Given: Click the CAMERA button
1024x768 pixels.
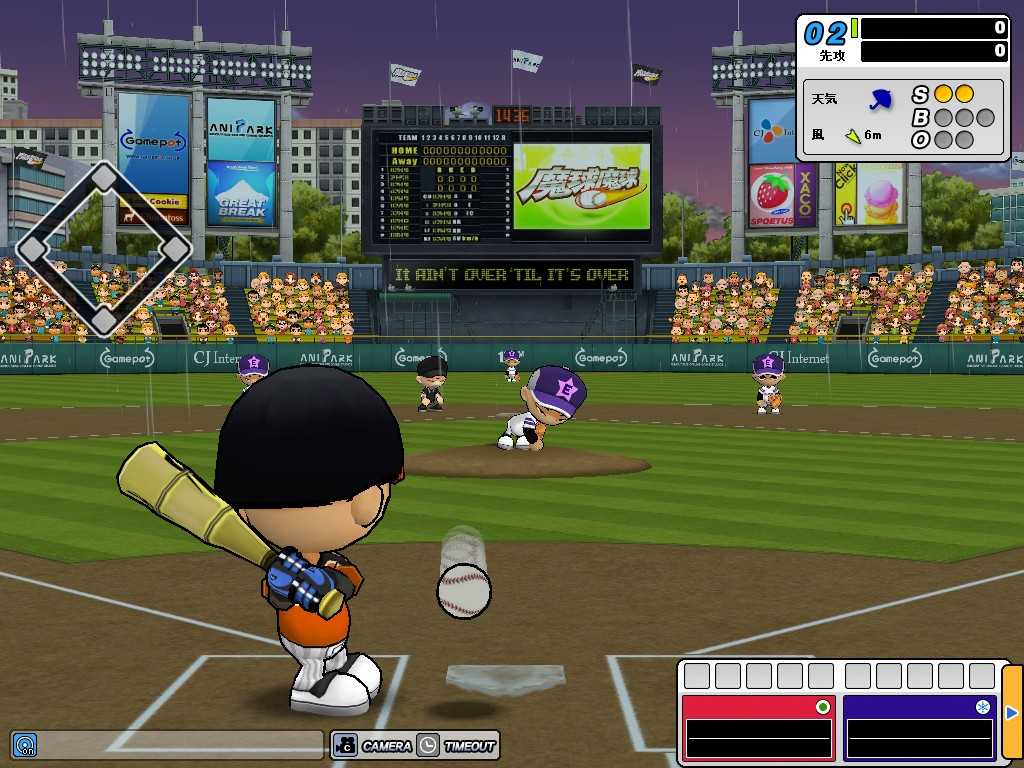Looking at the screenshot, I should click(373, 745).
